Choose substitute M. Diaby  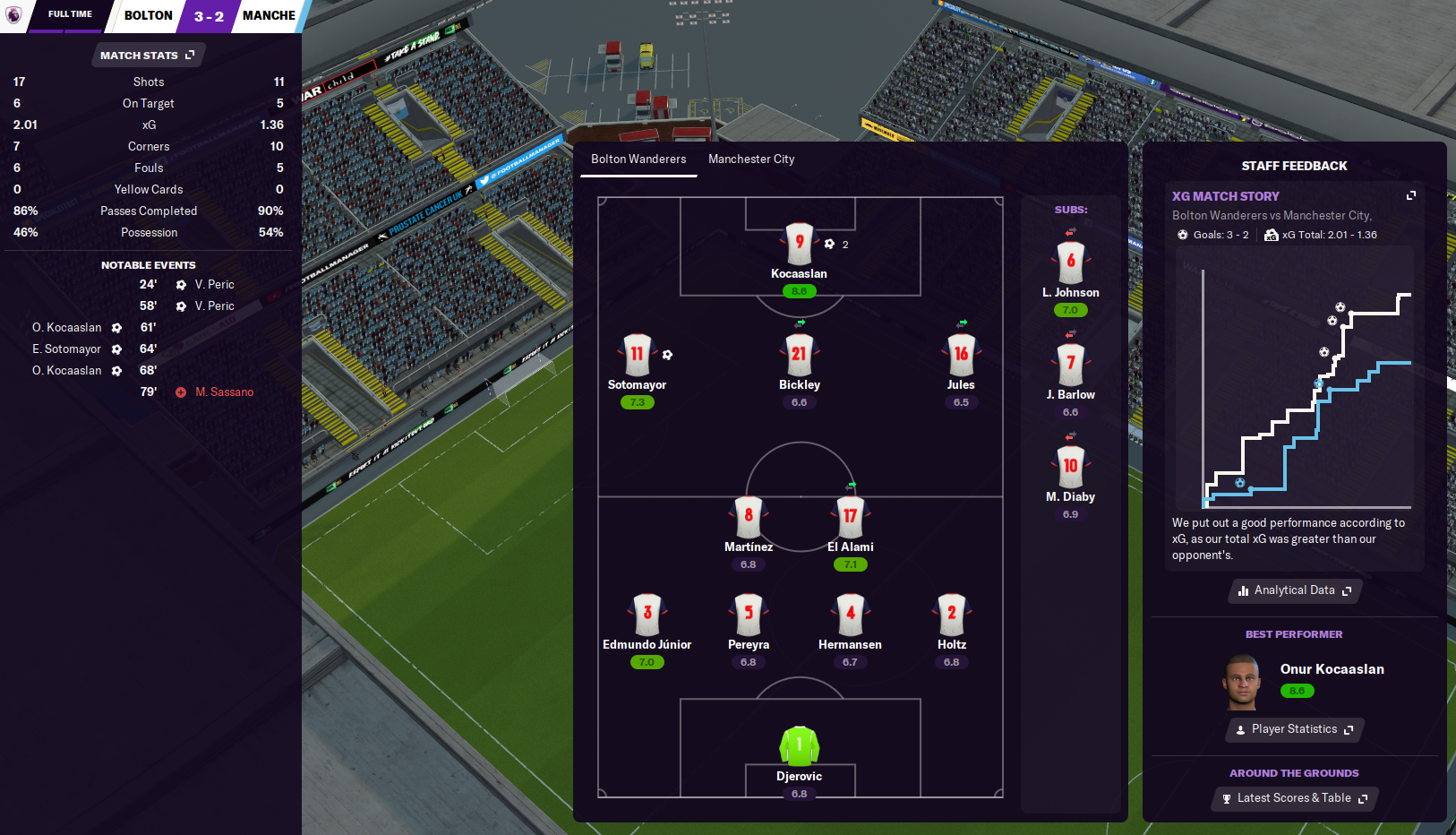(1070, 467)
